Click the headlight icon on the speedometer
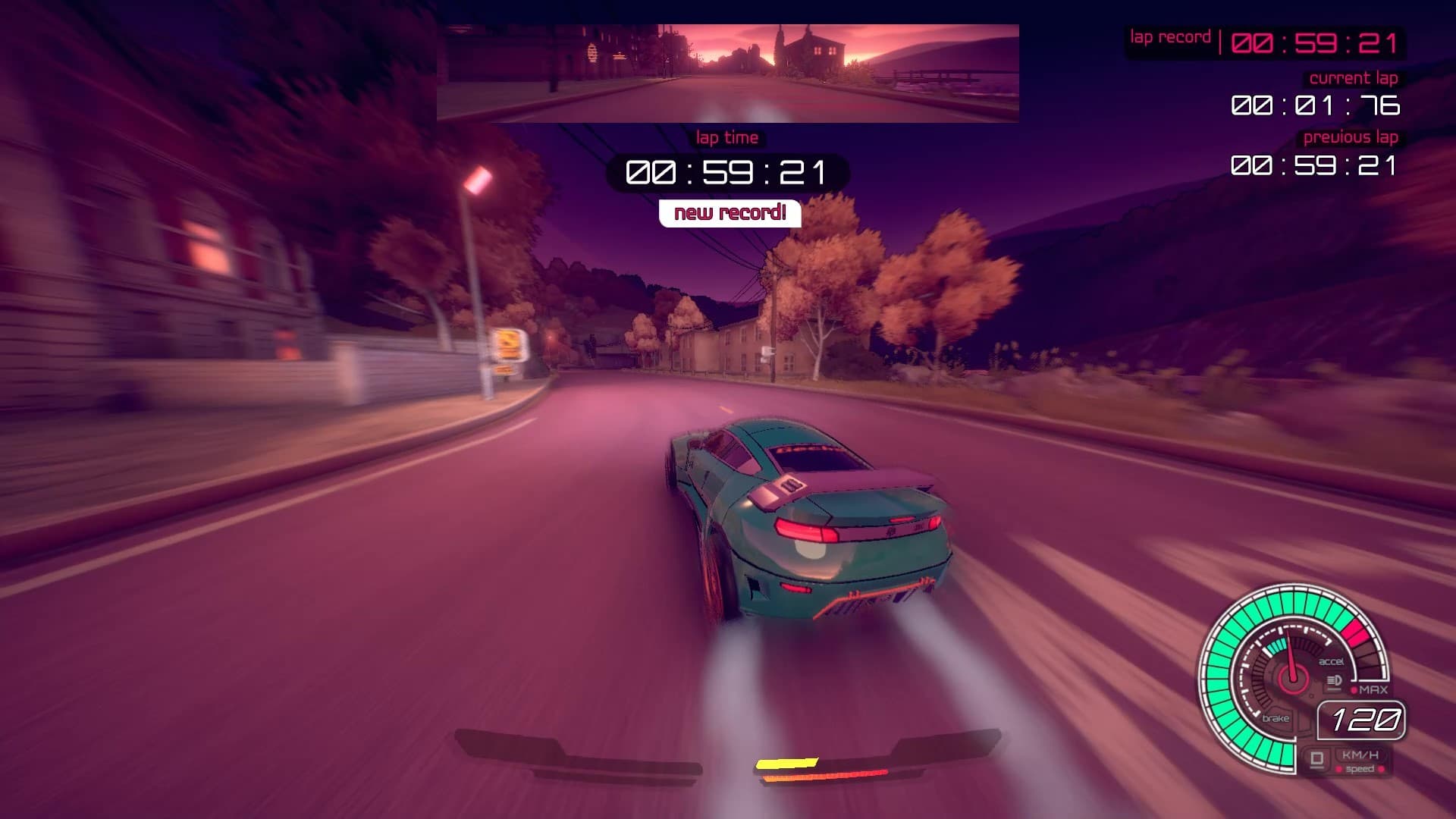Screen dimensions: 1456x819 [x=1334, y=681]
